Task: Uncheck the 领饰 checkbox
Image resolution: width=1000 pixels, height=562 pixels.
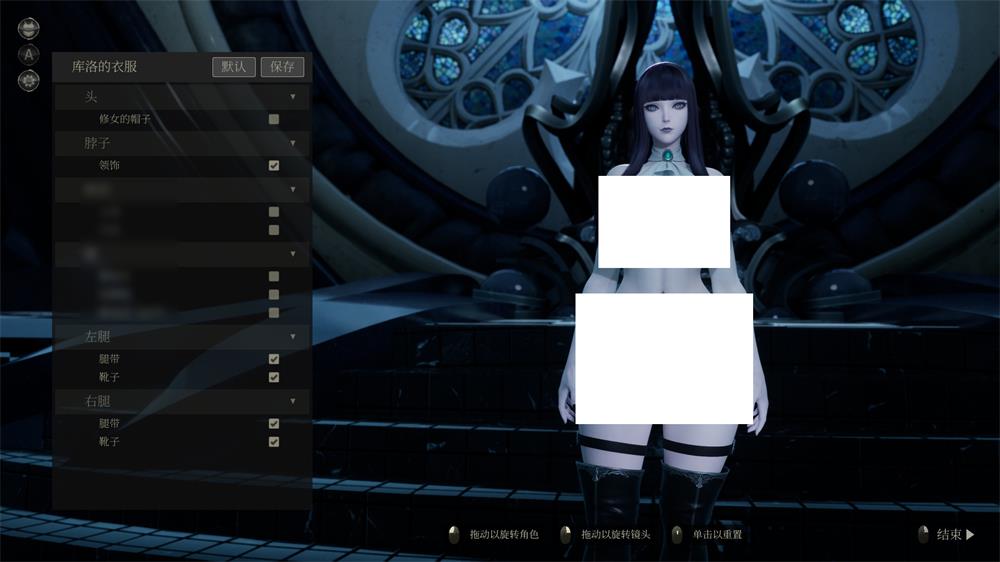Action: 274,165
